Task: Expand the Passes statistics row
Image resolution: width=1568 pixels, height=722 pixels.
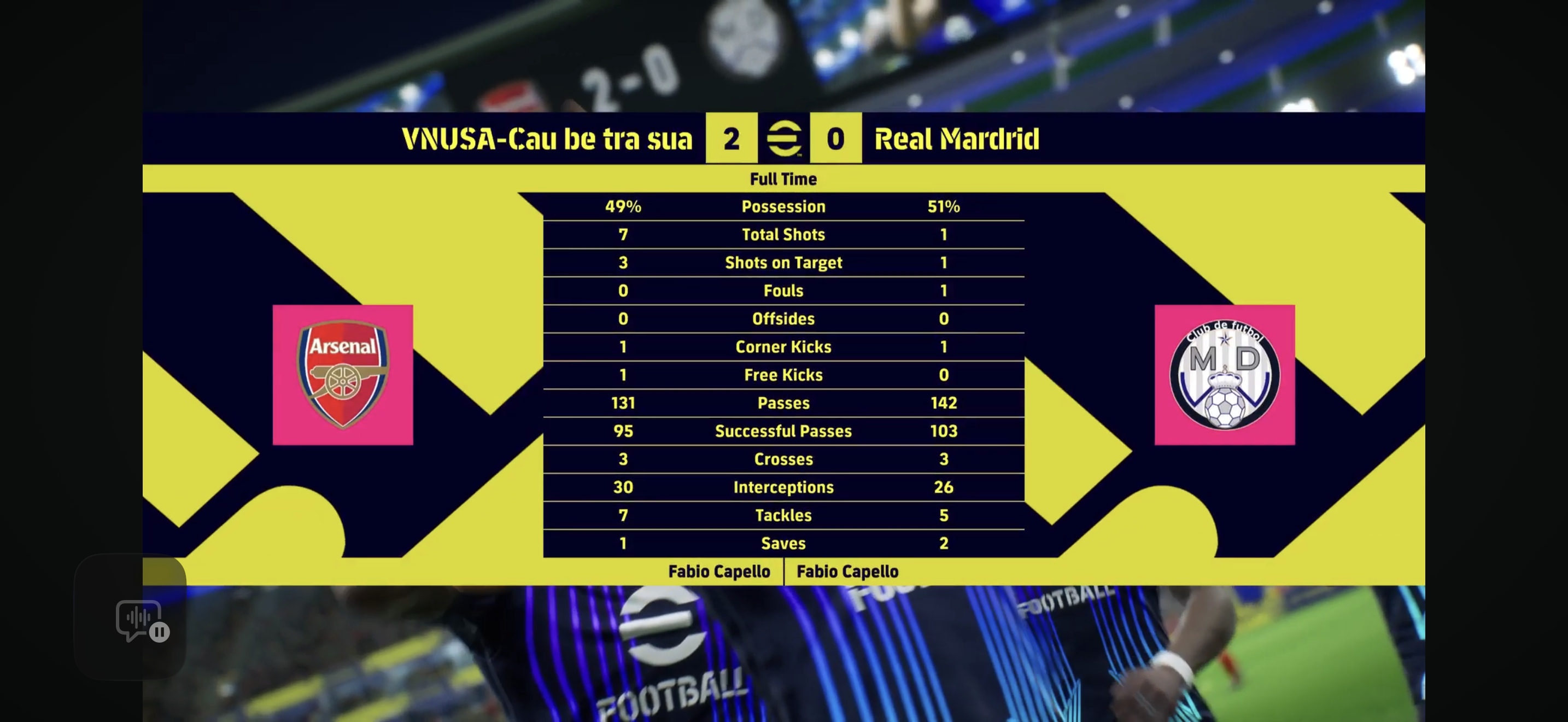Action: (783, 403)
